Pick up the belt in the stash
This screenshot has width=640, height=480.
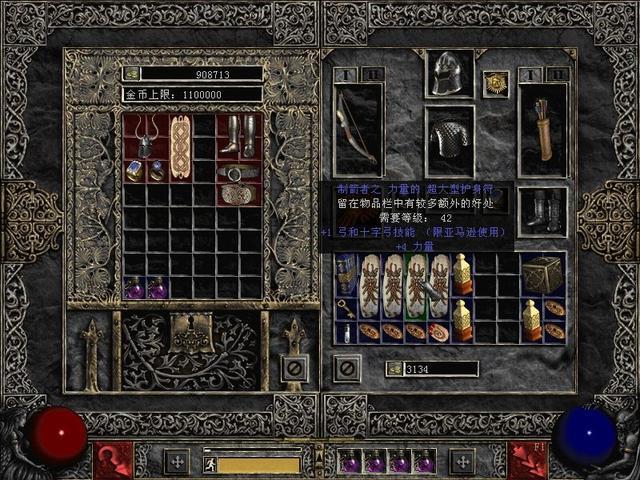(238, 172)
